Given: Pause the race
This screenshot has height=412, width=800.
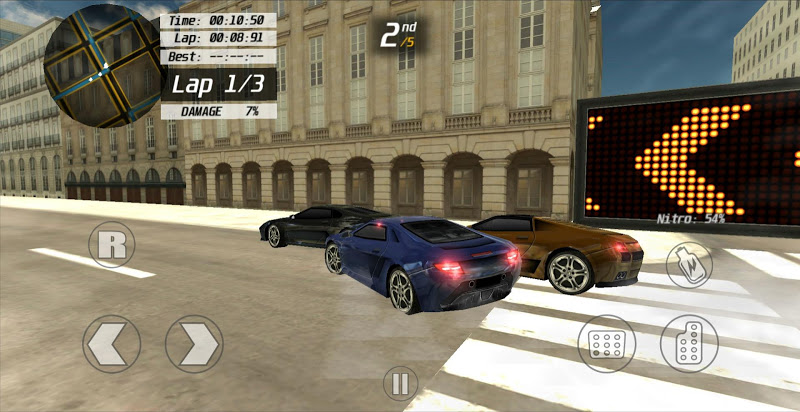Looking at the screenshot, I should 399,383.
